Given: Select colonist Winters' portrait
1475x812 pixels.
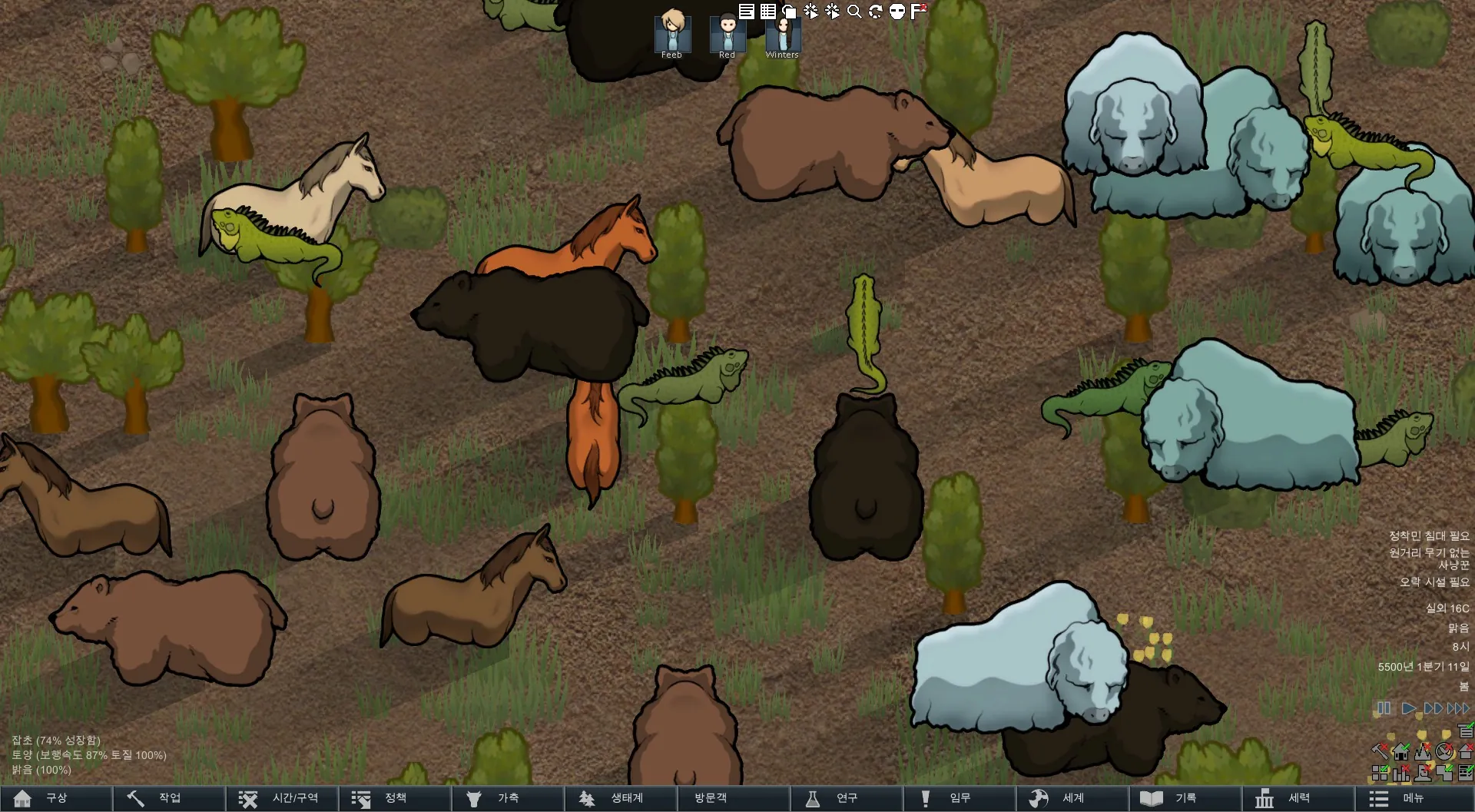Looking at the screenshot, I should point(782,34).
